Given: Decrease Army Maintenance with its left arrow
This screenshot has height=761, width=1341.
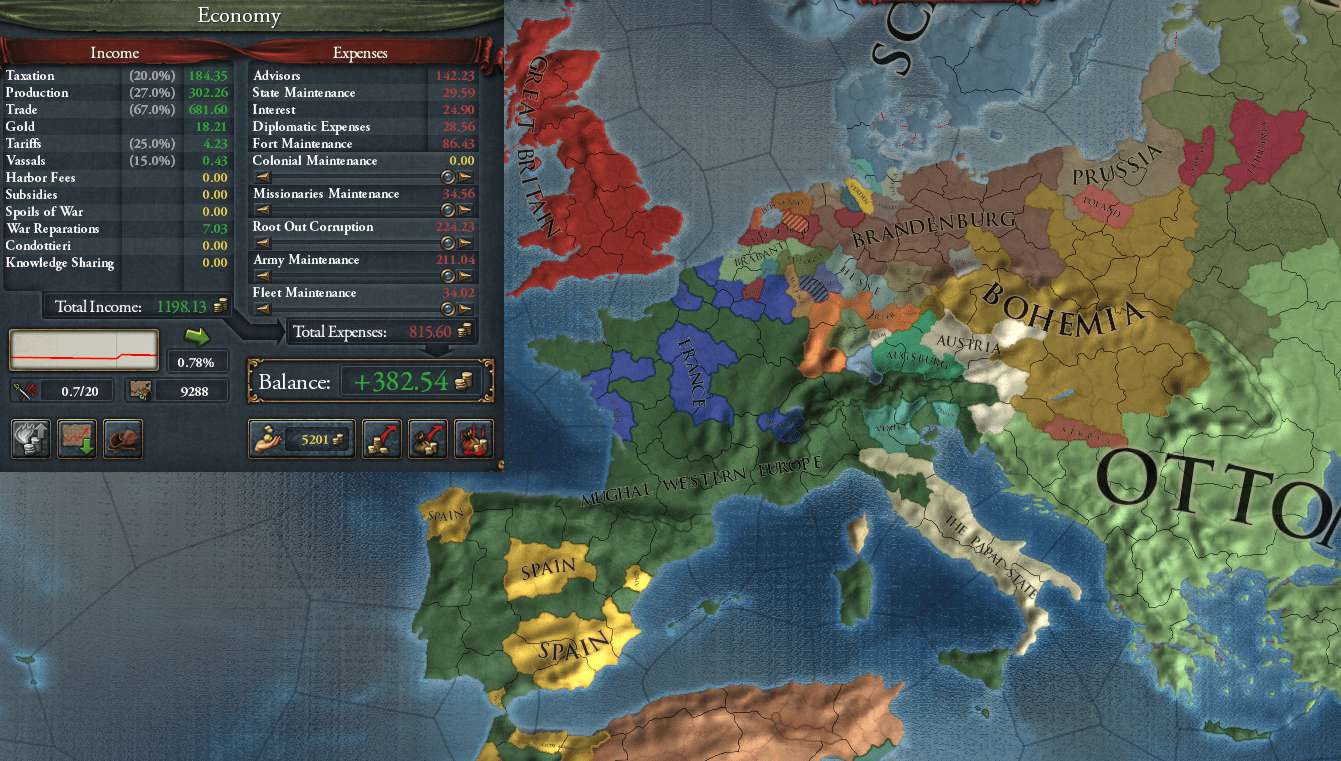Looking at the screenshot, I should tap(262, 276).
